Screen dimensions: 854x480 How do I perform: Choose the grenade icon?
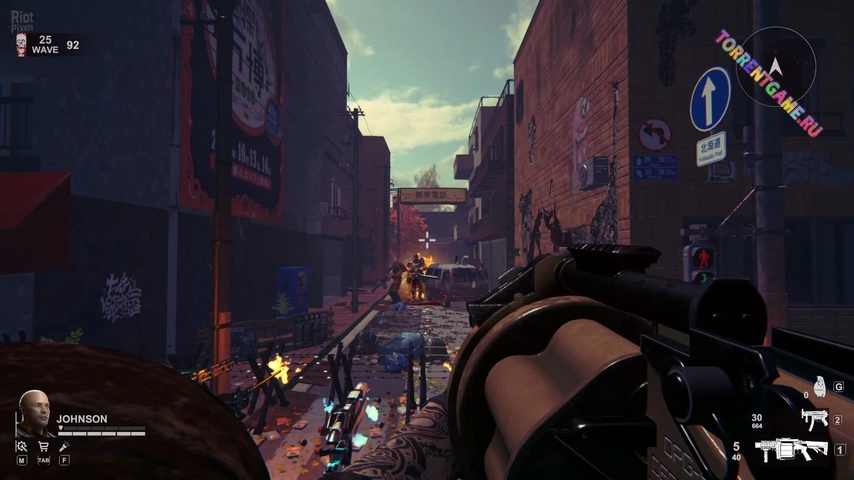(819, 387)
